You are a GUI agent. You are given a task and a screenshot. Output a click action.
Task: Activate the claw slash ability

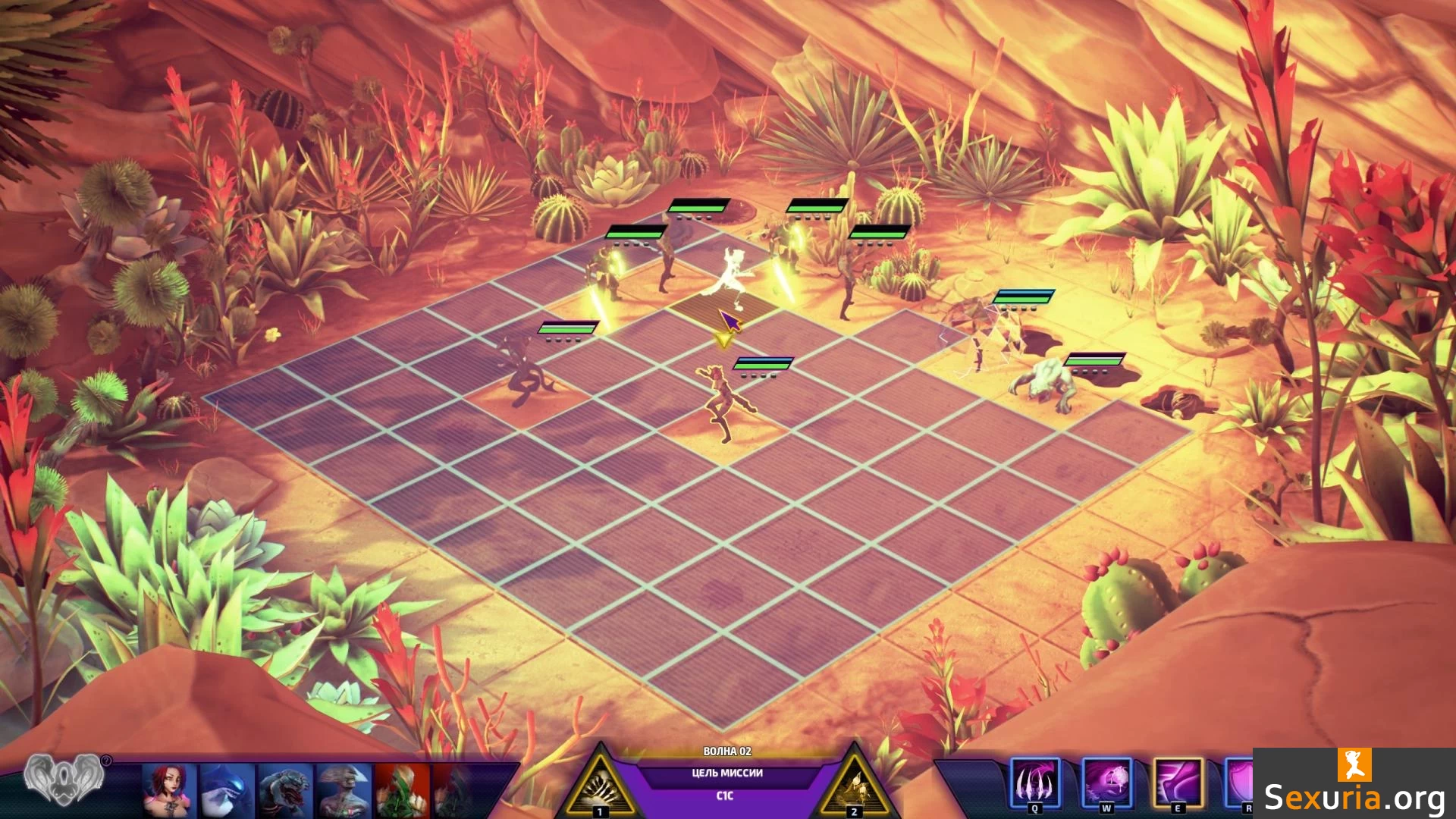coord(1035,783)
